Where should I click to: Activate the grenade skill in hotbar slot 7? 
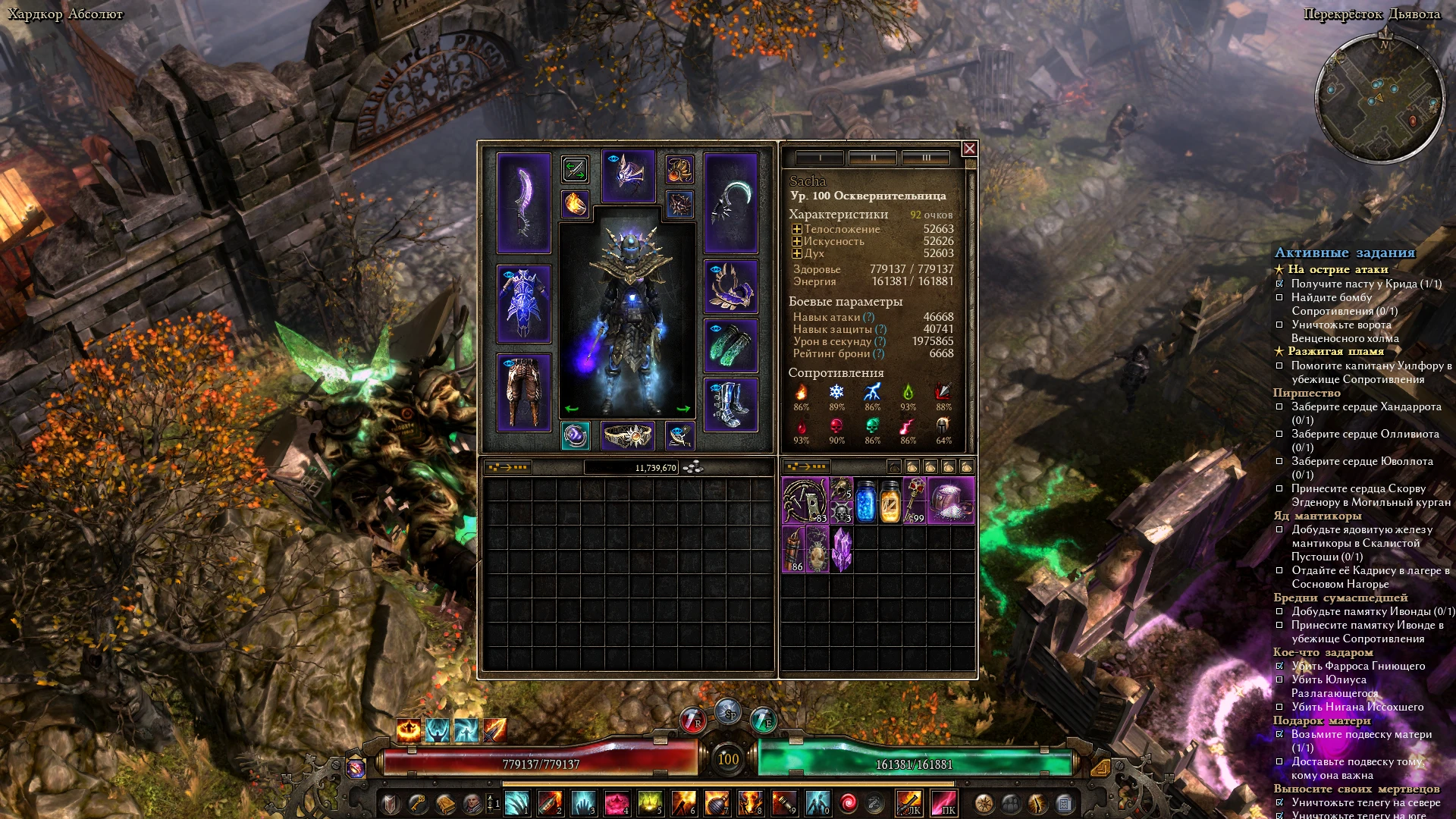(717, 803)
